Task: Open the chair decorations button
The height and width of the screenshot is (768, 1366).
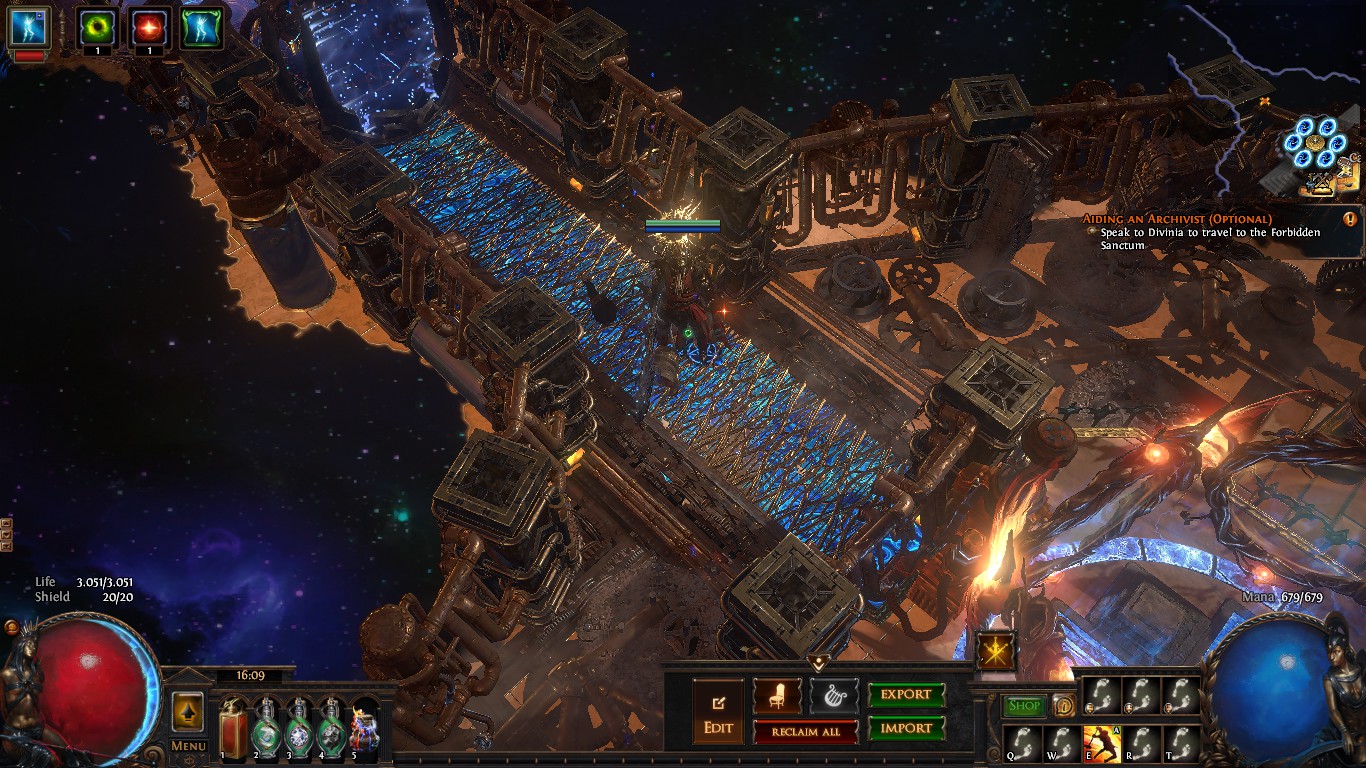Action: [777, 695]
